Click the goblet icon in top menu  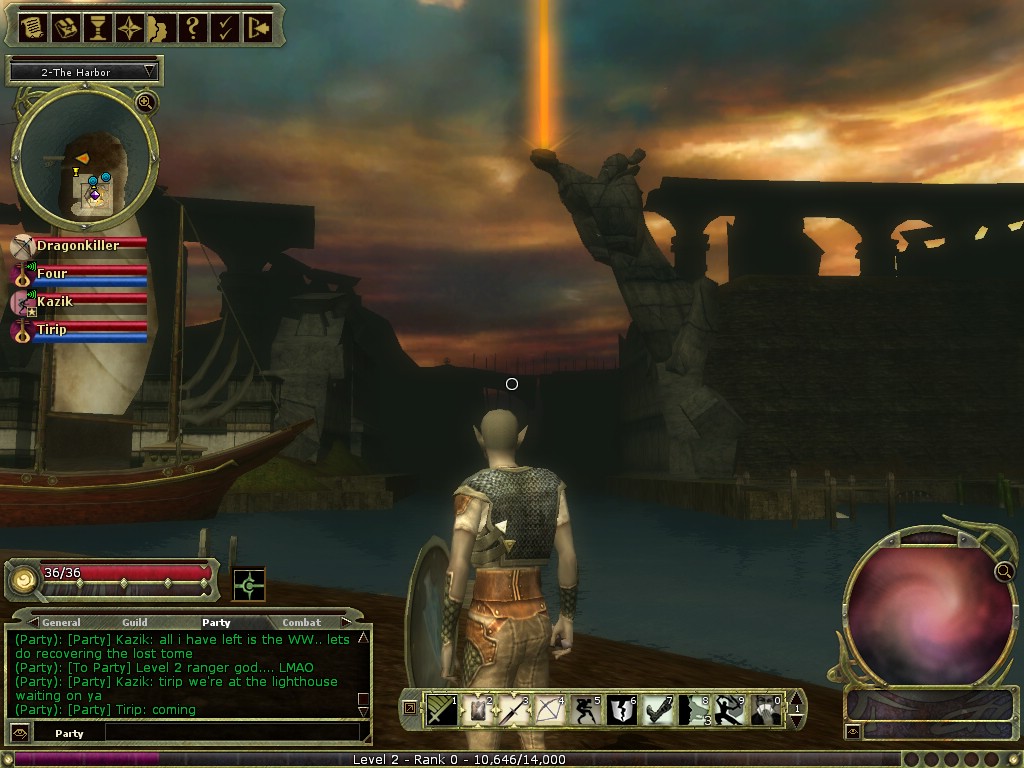tap(99, 28)
